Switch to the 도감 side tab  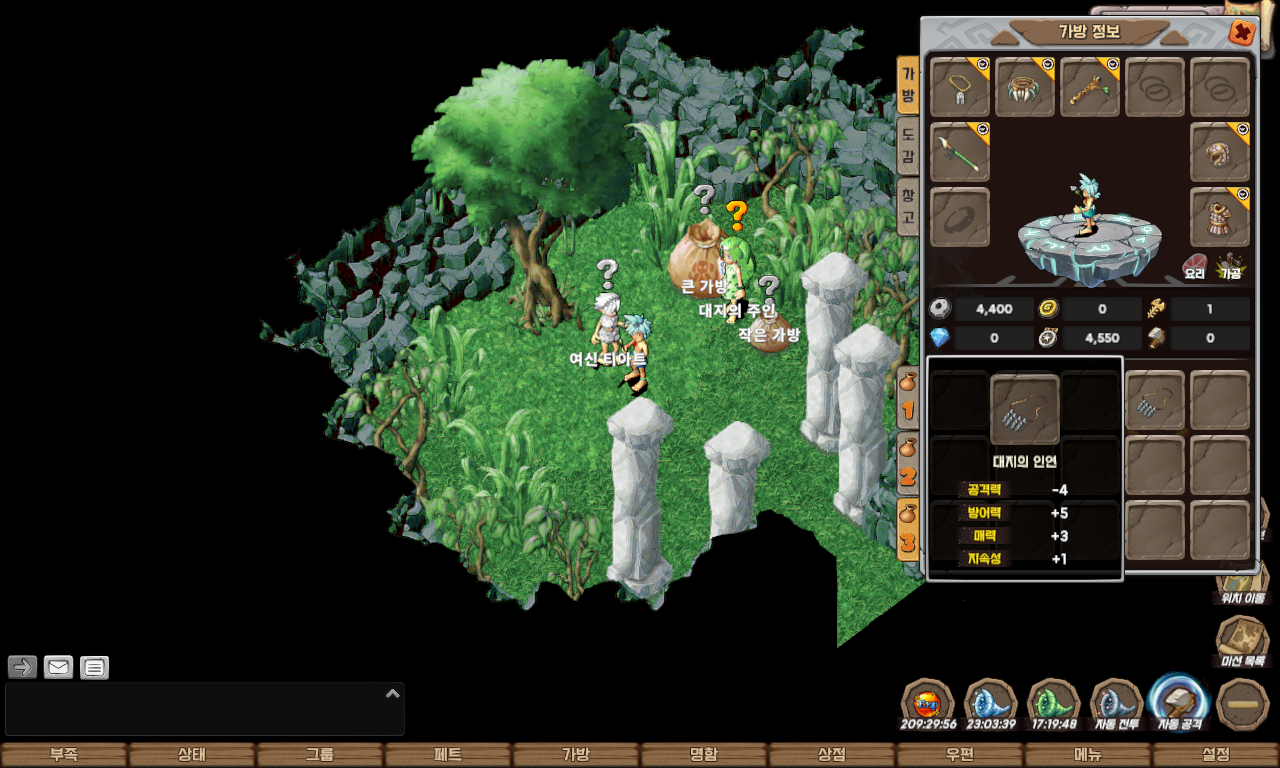907,145
